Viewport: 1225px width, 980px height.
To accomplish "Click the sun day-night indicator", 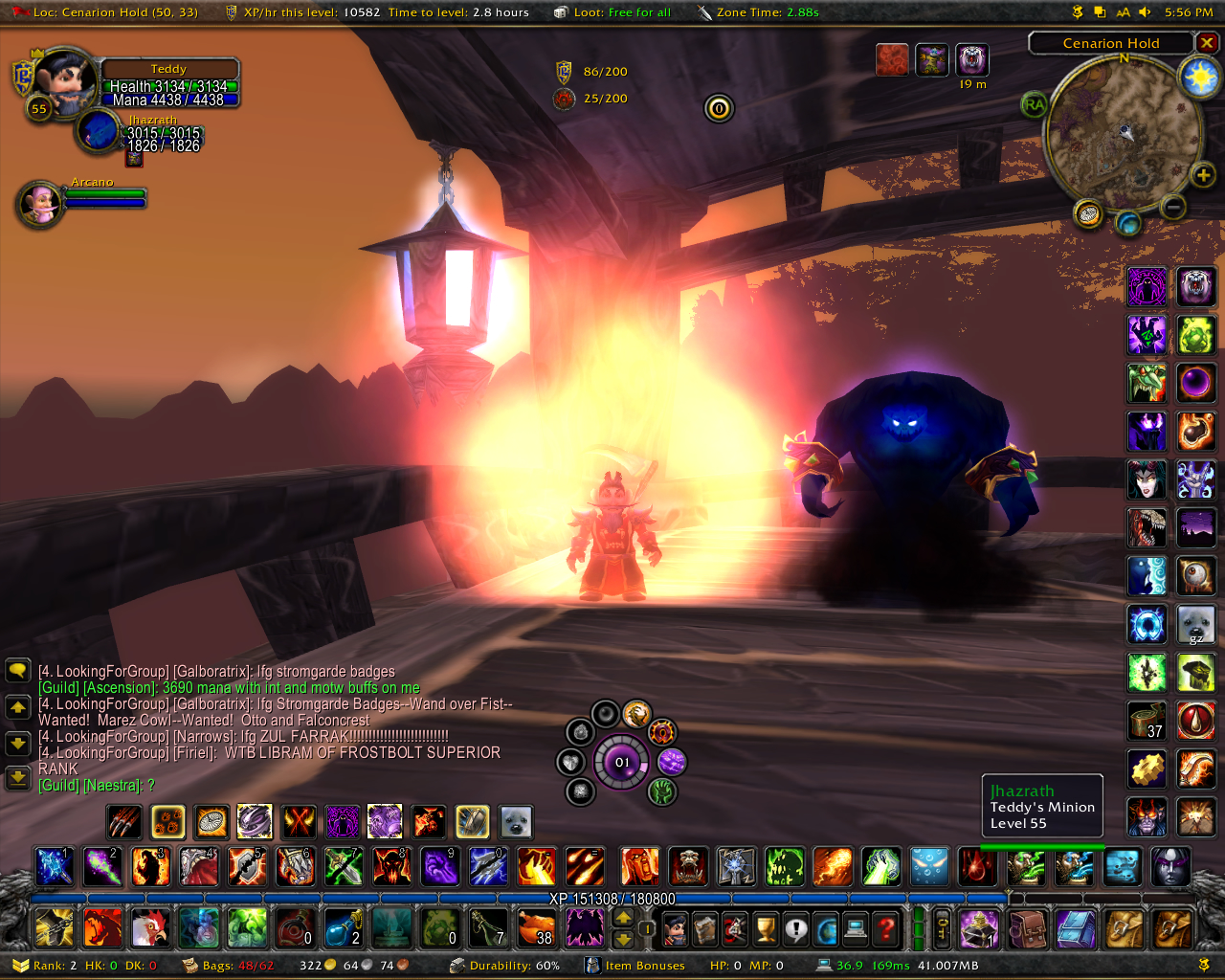I will pyautogui.click(x=1199, y=77).
